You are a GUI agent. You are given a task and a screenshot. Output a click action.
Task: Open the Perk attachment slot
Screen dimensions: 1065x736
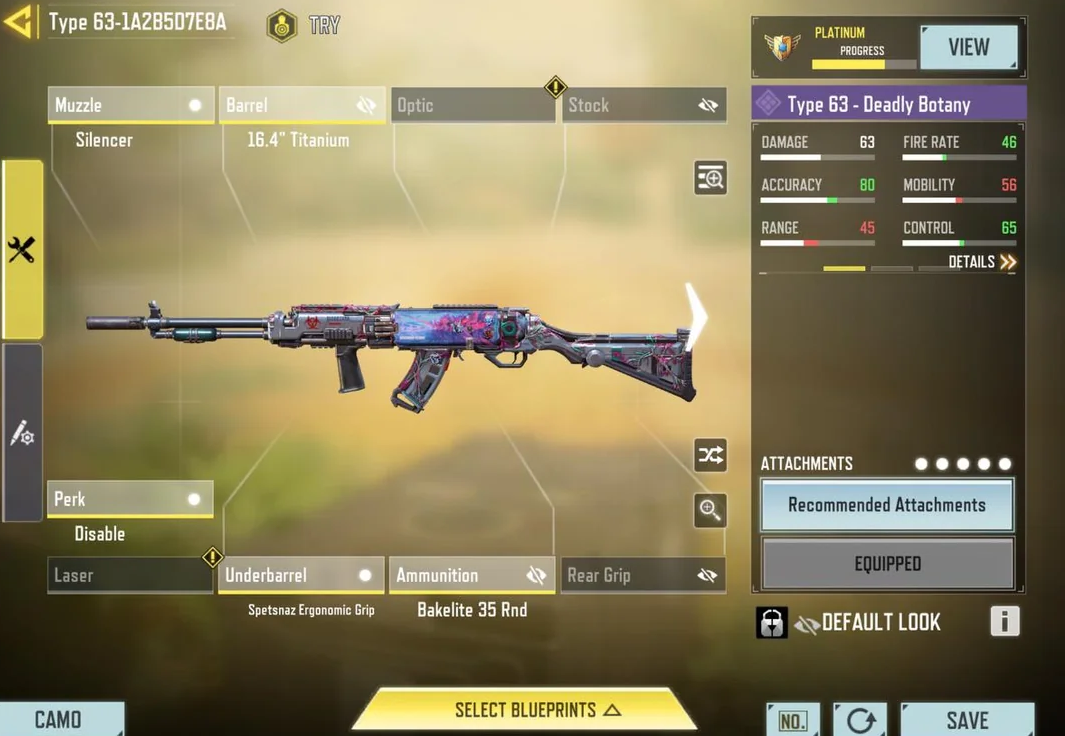(130, 499)
